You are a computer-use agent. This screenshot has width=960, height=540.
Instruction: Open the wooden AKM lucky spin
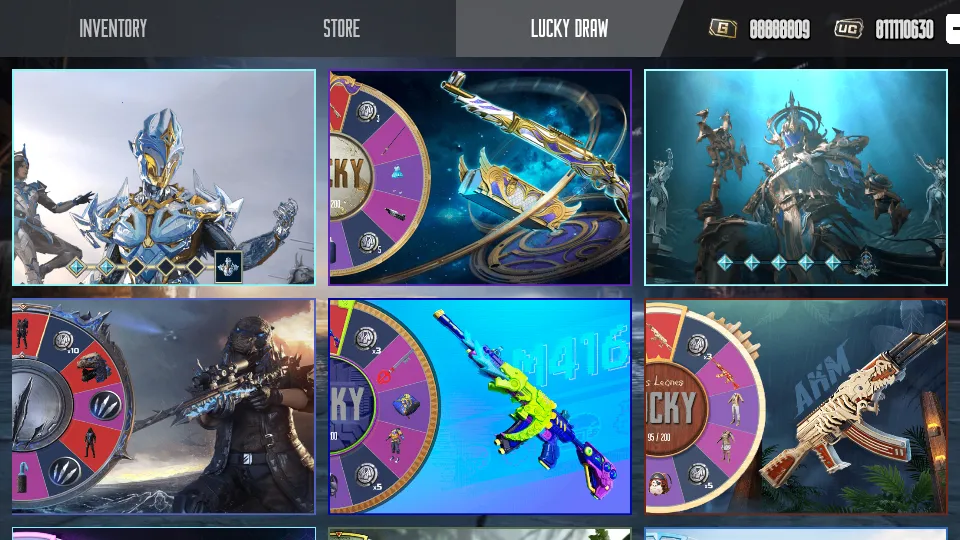(795, 406)
